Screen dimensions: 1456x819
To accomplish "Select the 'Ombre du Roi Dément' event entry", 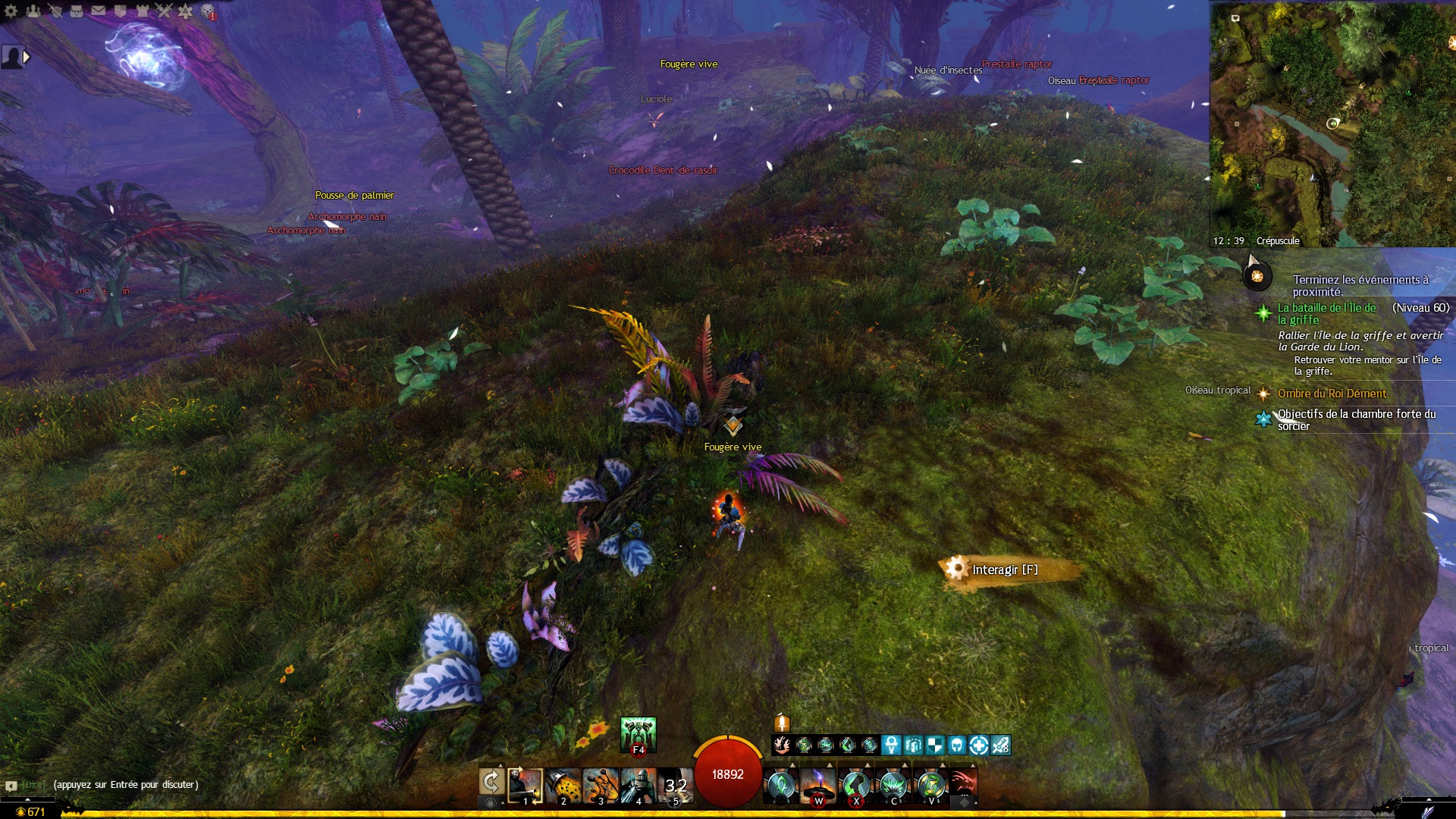I will [1331, 394].
